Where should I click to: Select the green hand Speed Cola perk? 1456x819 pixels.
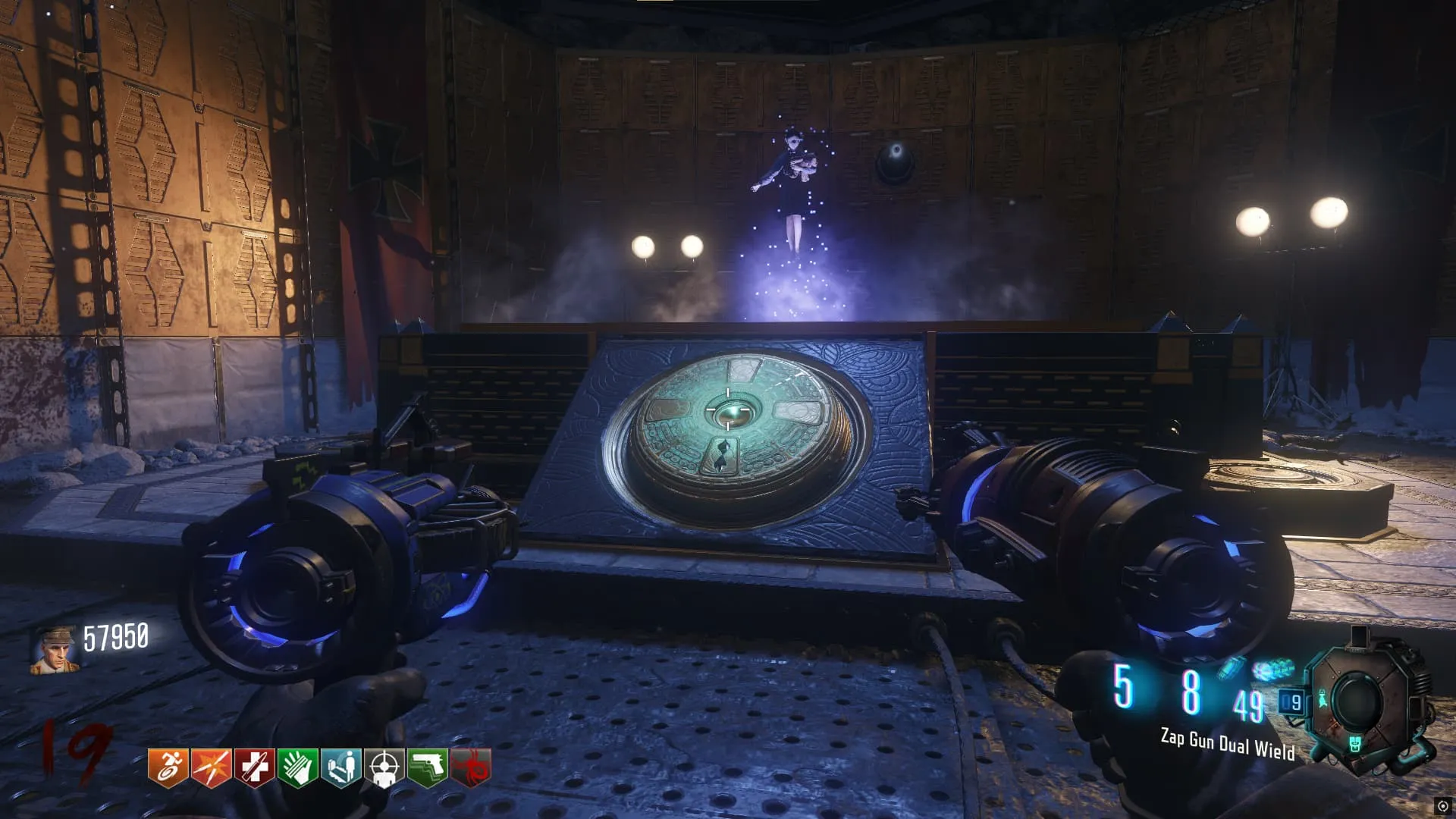[x=297, y=767]
